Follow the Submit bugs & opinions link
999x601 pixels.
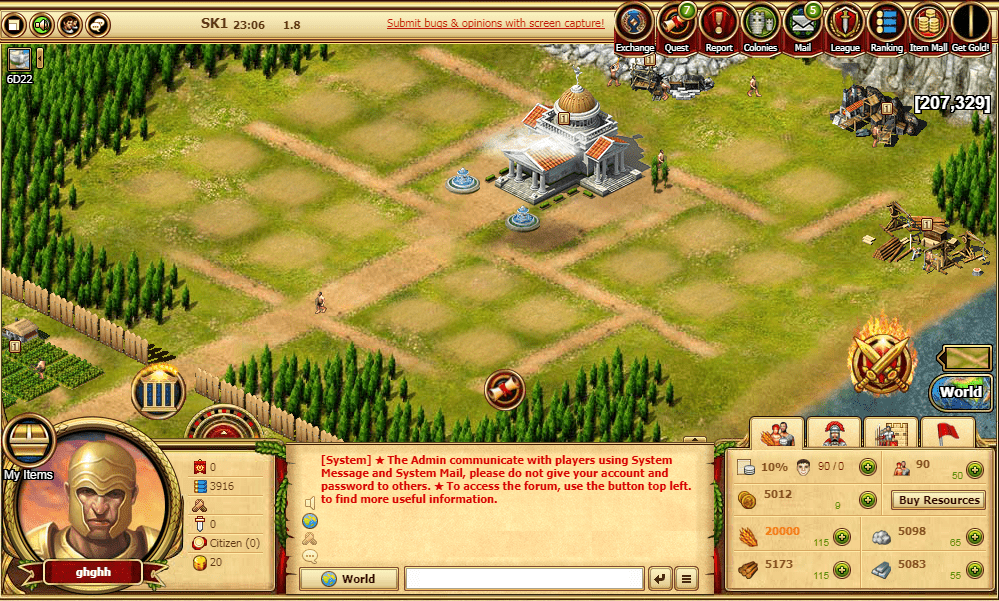click(x=495, y=22)
